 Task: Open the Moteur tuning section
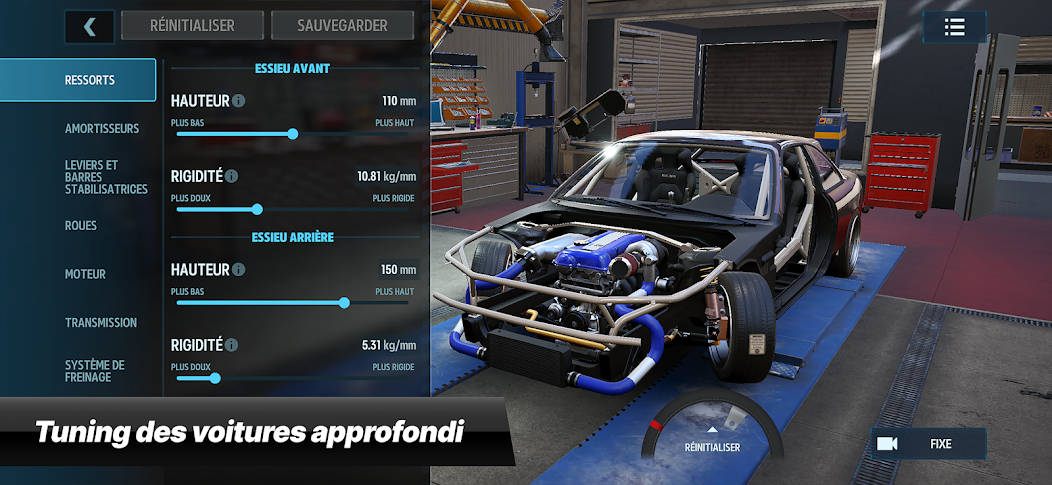click(85, 274)
